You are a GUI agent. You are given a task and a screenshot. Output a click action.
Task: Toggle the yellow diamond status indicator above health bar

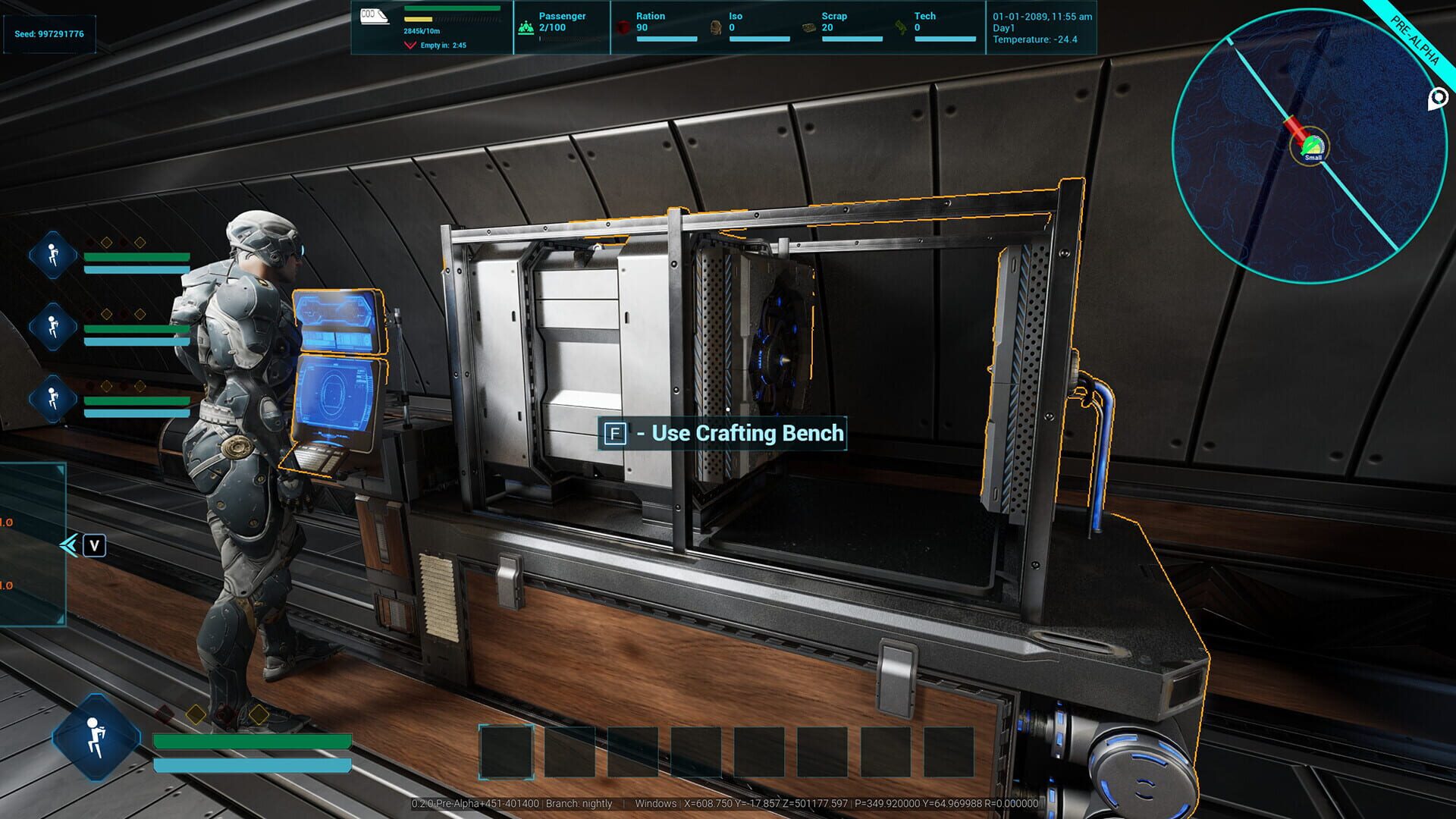click(196, 715)
